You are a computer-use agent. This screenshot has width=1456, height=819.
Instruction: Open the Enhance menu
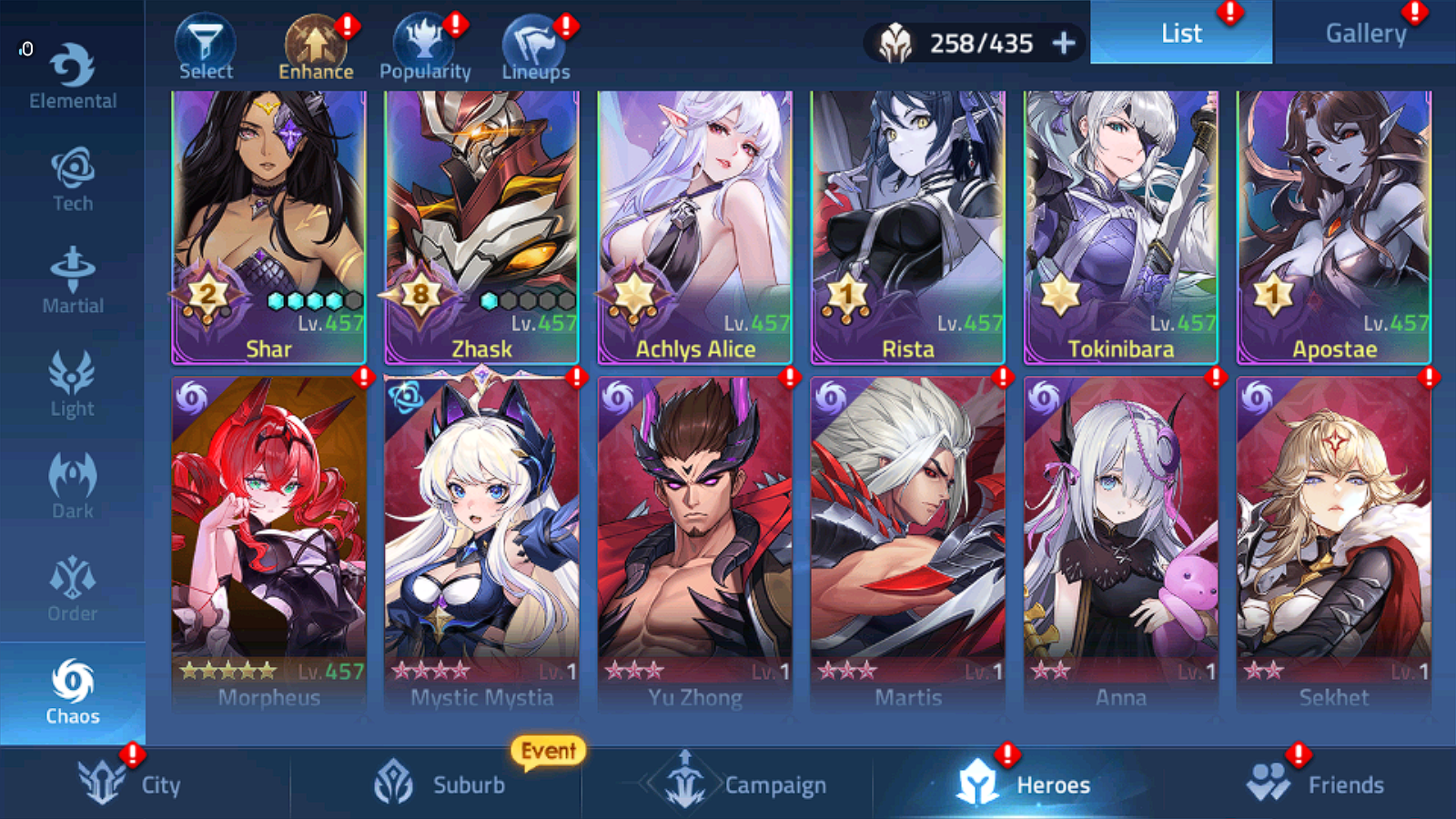click(316, 41)
